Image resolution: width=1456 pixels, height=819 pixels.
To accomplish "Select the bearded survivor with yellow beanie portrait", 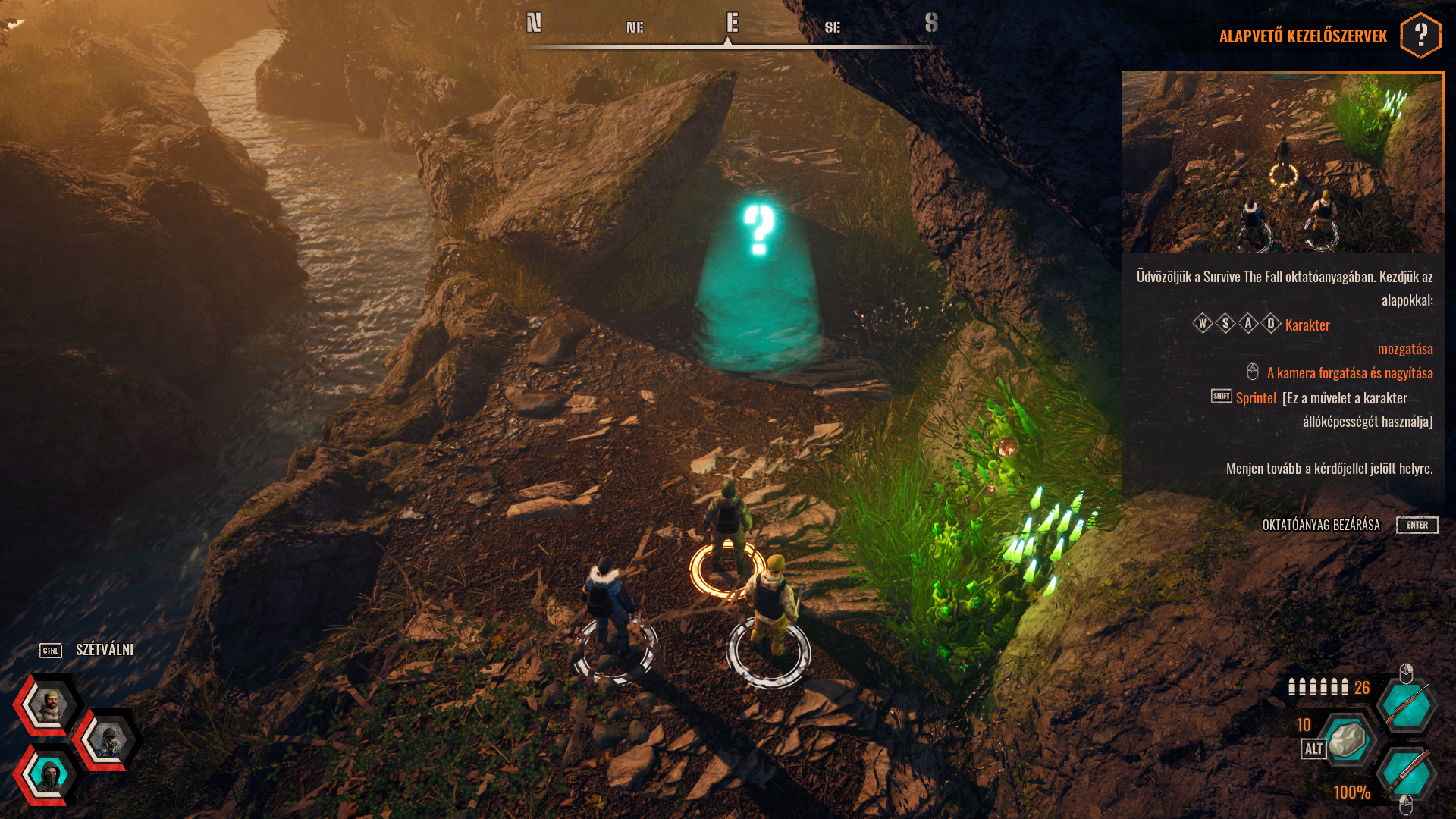I will (49, 704).
